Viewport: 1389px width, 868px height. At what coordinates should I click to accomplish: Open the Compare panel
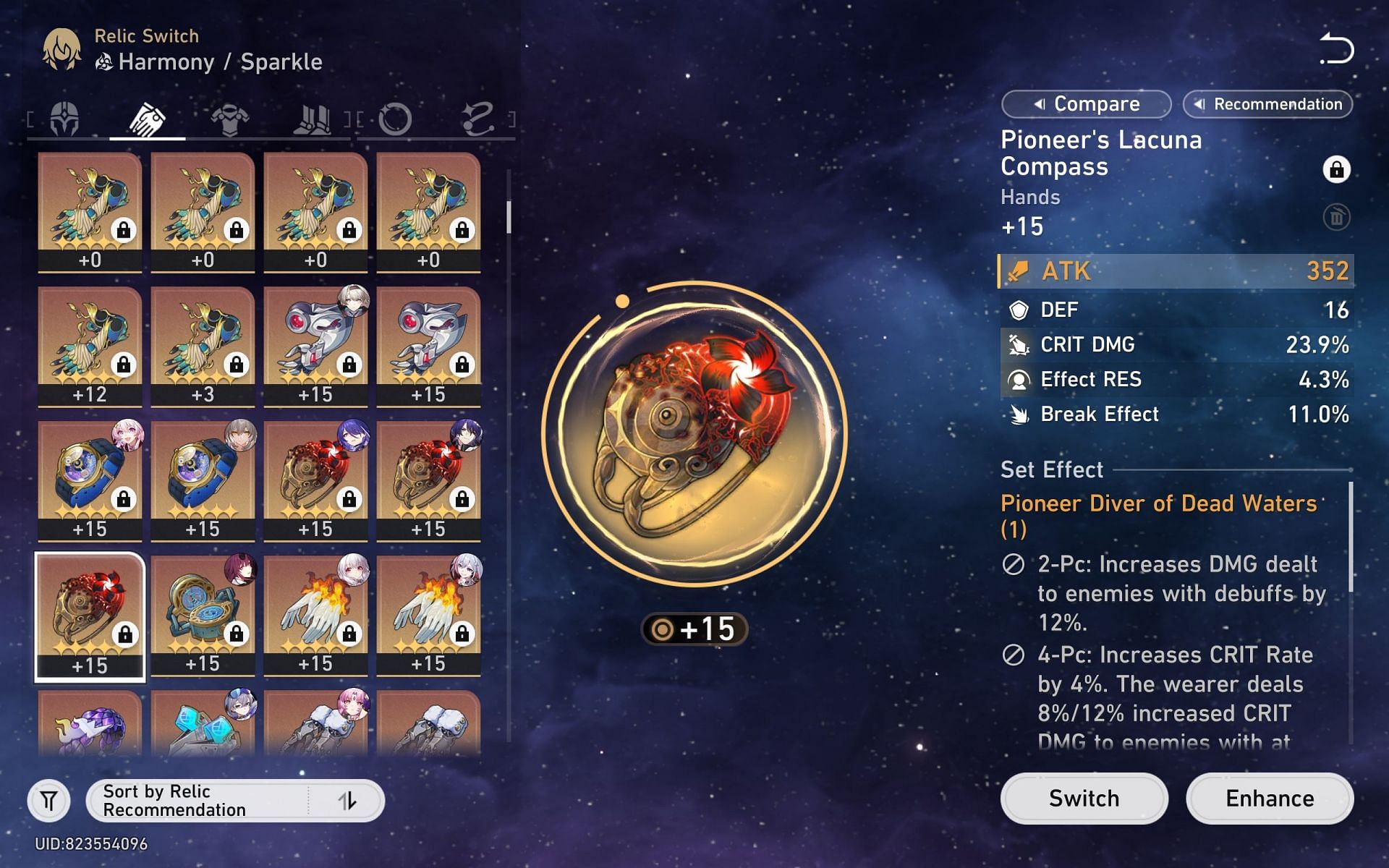click(x=1086, y=104)
